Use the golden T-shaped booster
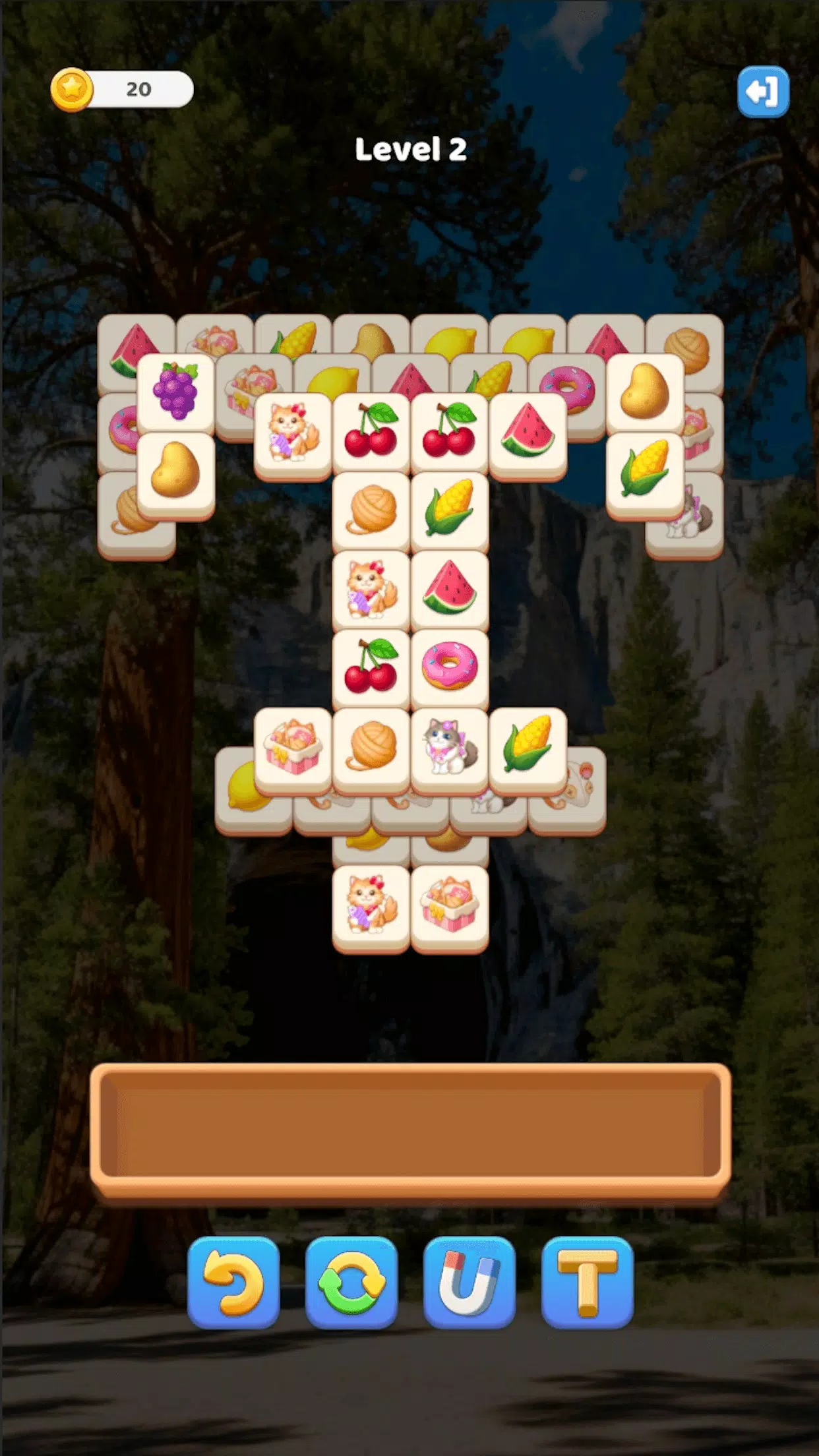This screenshot has width=819, height=1456. (x=587, y=1282)
